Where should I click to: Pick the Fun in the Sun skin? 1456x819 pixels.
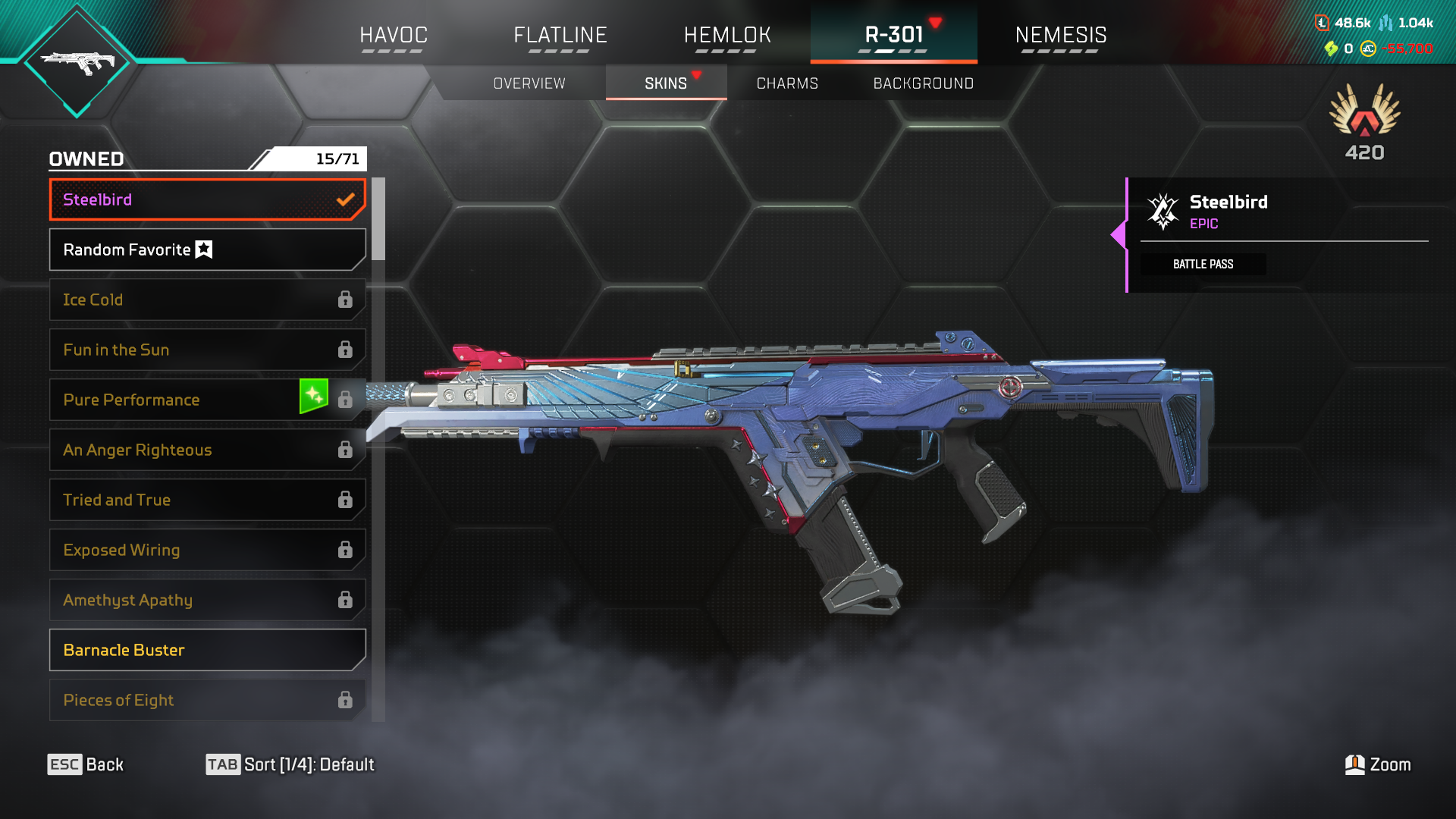click(x=207, y=350)
